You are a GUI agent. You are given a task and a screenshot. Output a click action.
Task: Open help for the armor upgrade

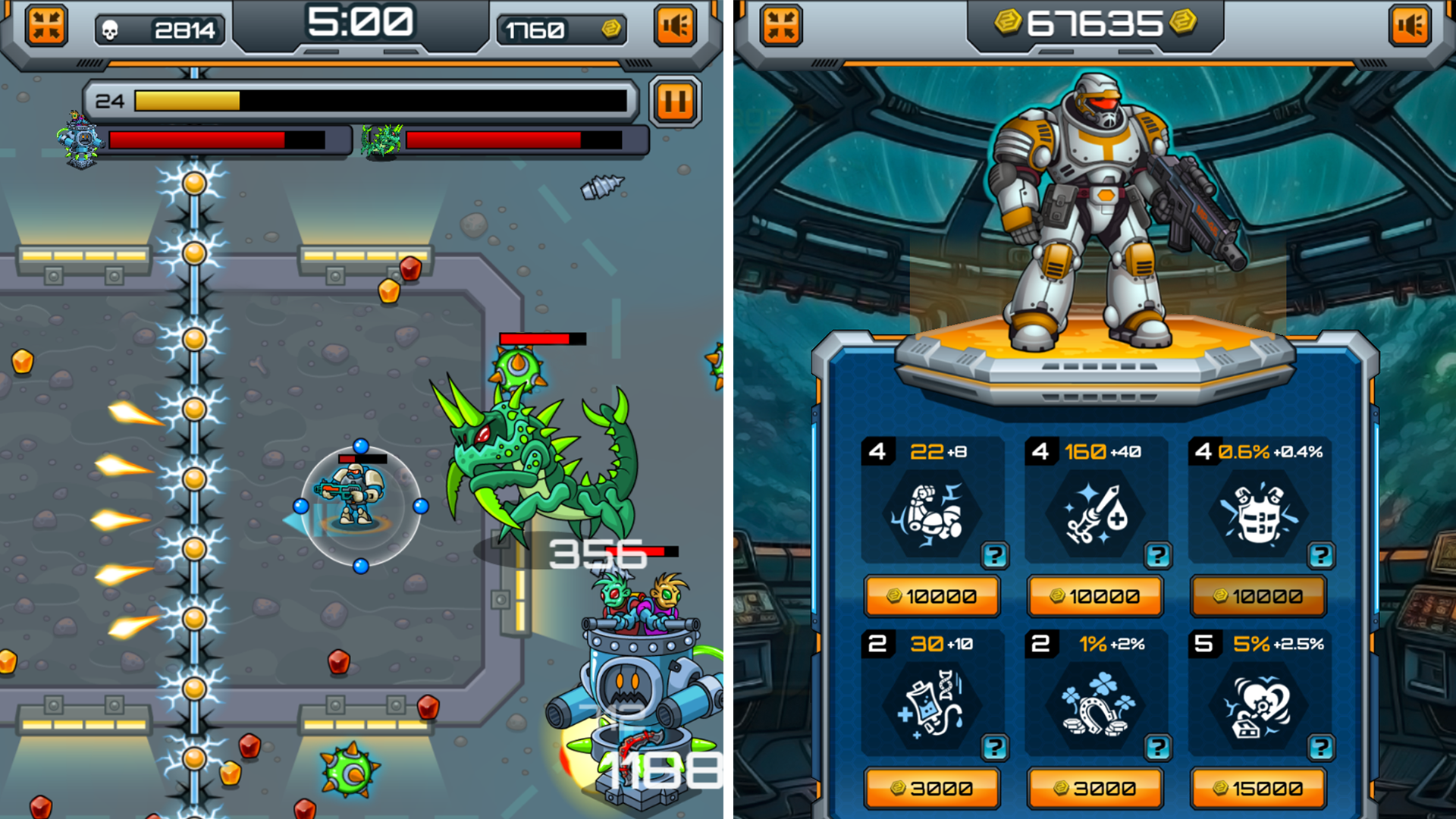[1323, 554]
